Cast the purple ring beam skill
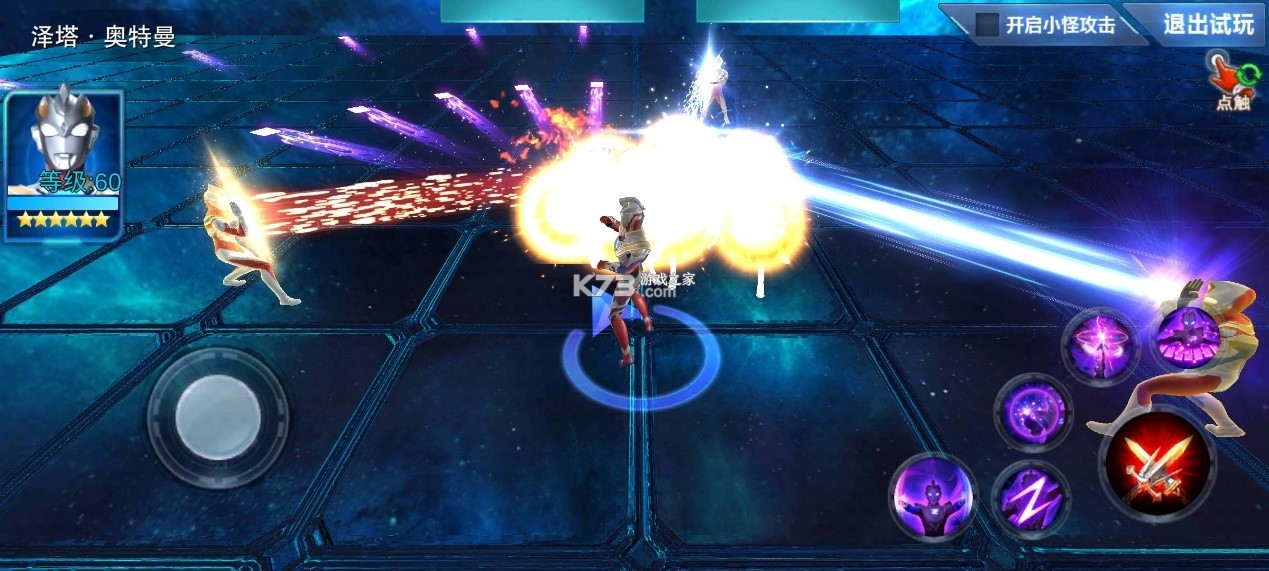The image size is (1269, 571). 1100,347
